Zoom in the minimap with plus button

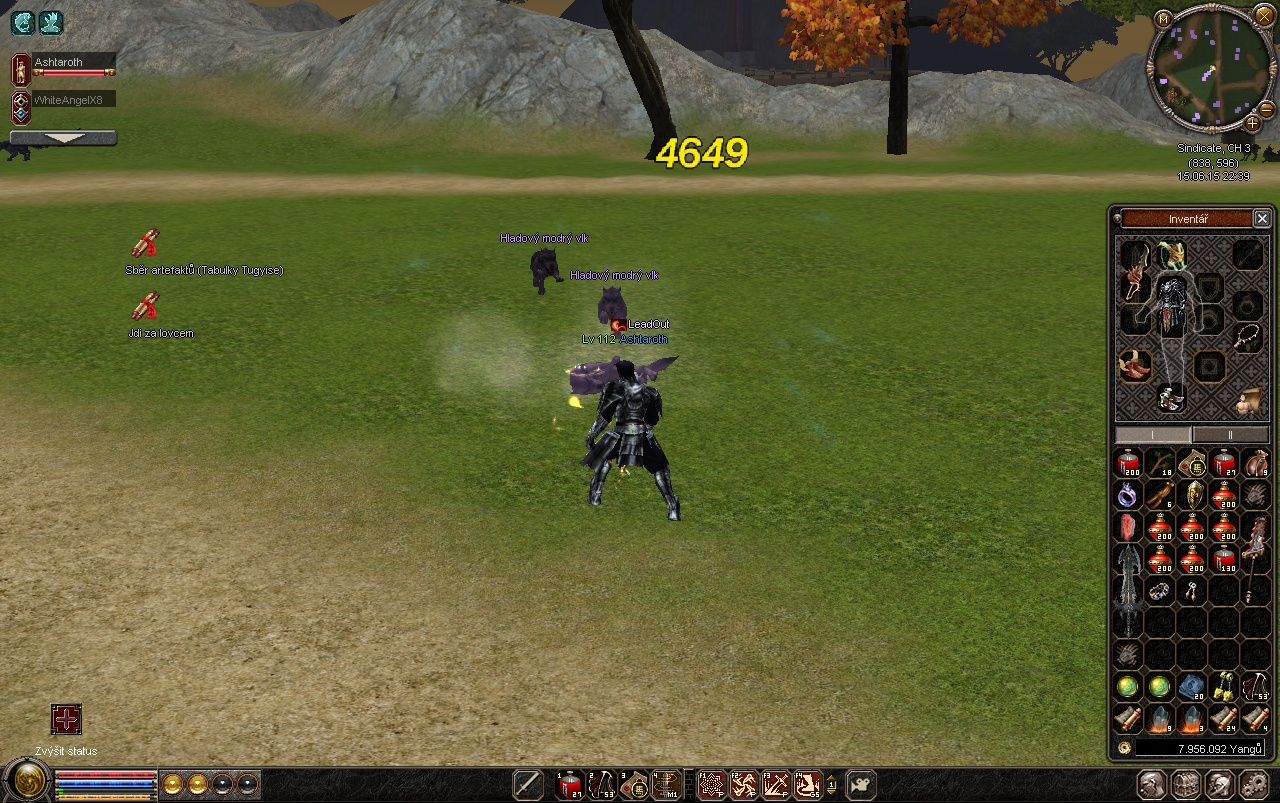point(1253,122)
